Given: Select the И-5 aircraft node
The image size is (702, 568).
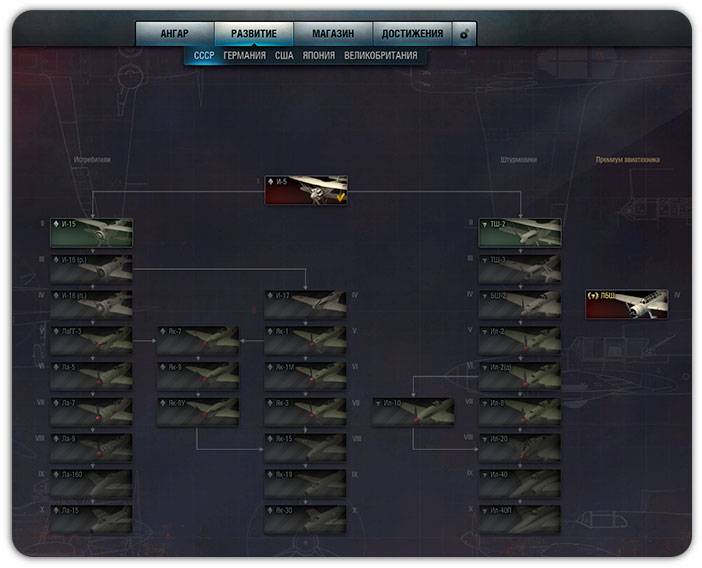Looking at the screenshot, I should [306, 190].
